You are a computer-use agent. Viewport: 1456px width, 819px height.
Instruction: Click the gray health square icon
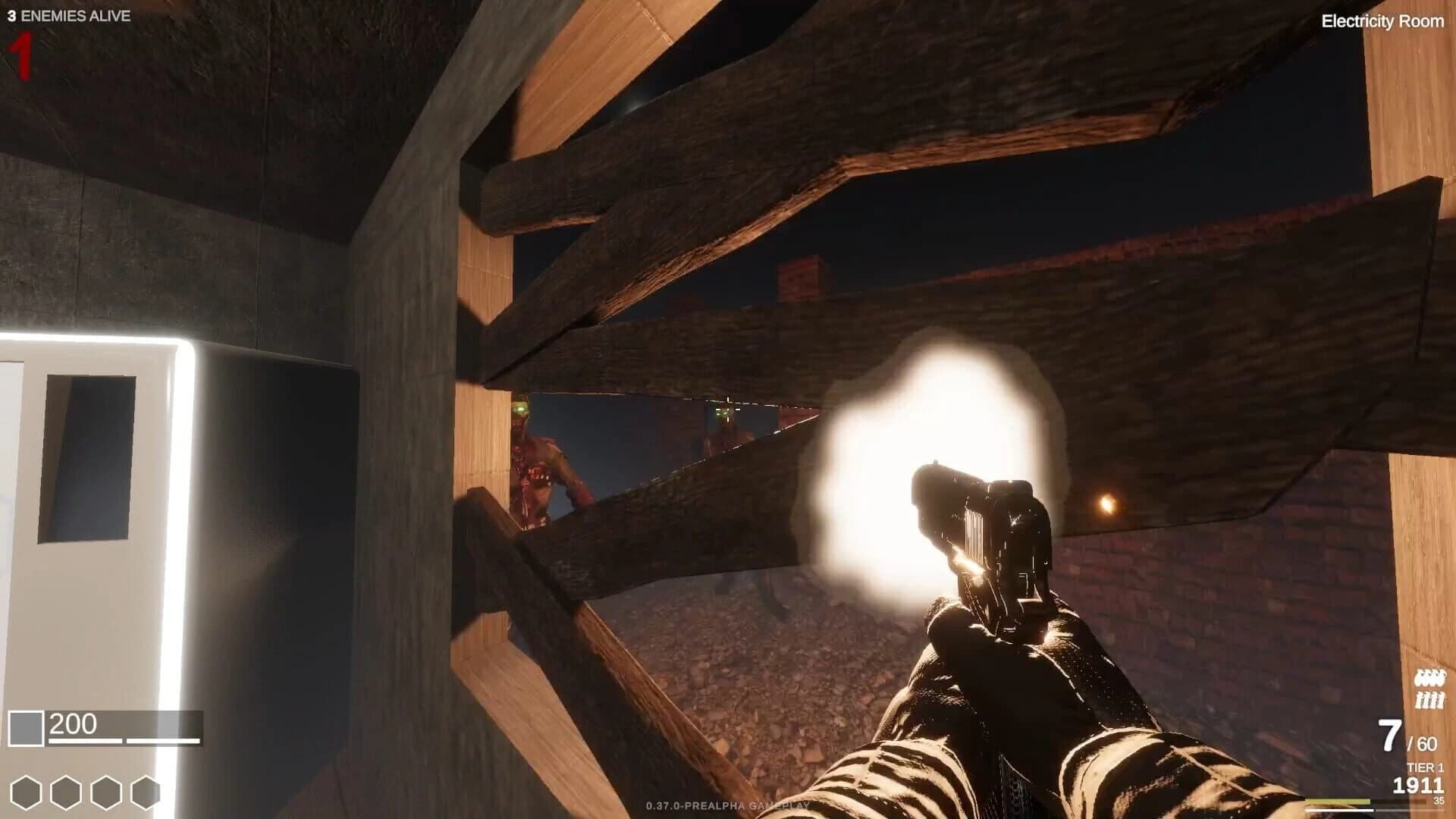point(26,726)
